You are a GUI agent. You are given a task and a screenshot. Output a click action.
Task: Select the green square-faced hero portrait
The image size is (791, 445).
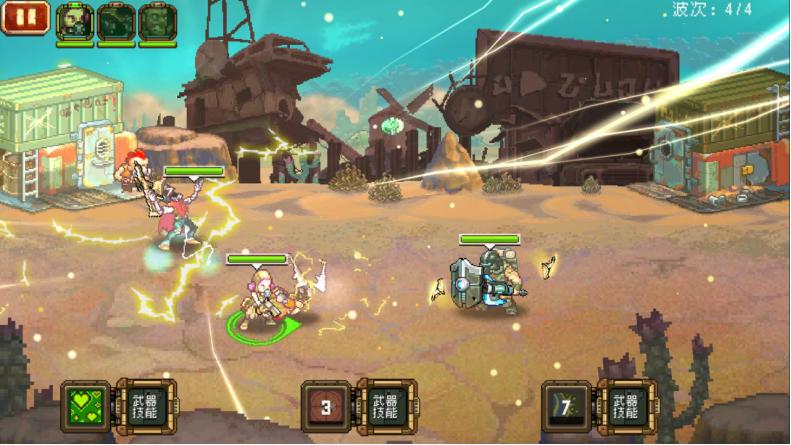[157, 21]
